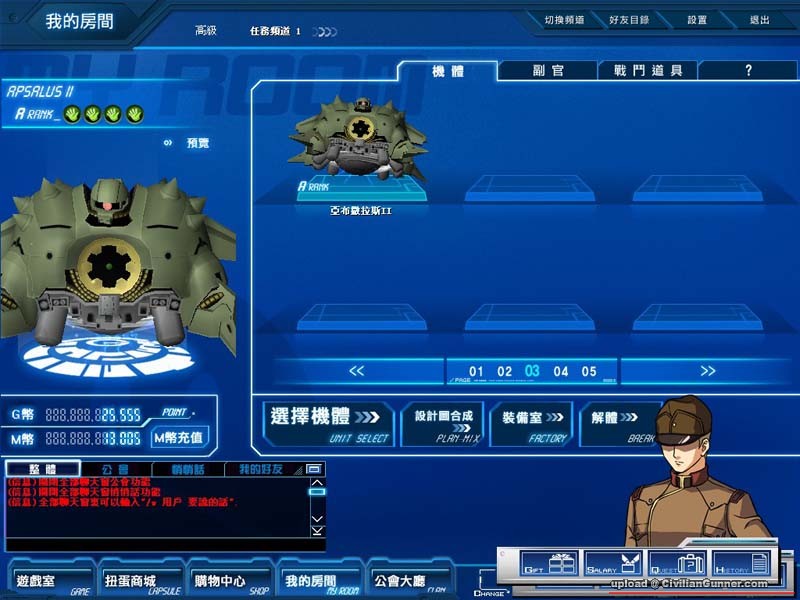Open the 扭蛋商城 Capsule shop
800x600 pixels.
click(x=132, y=580)
